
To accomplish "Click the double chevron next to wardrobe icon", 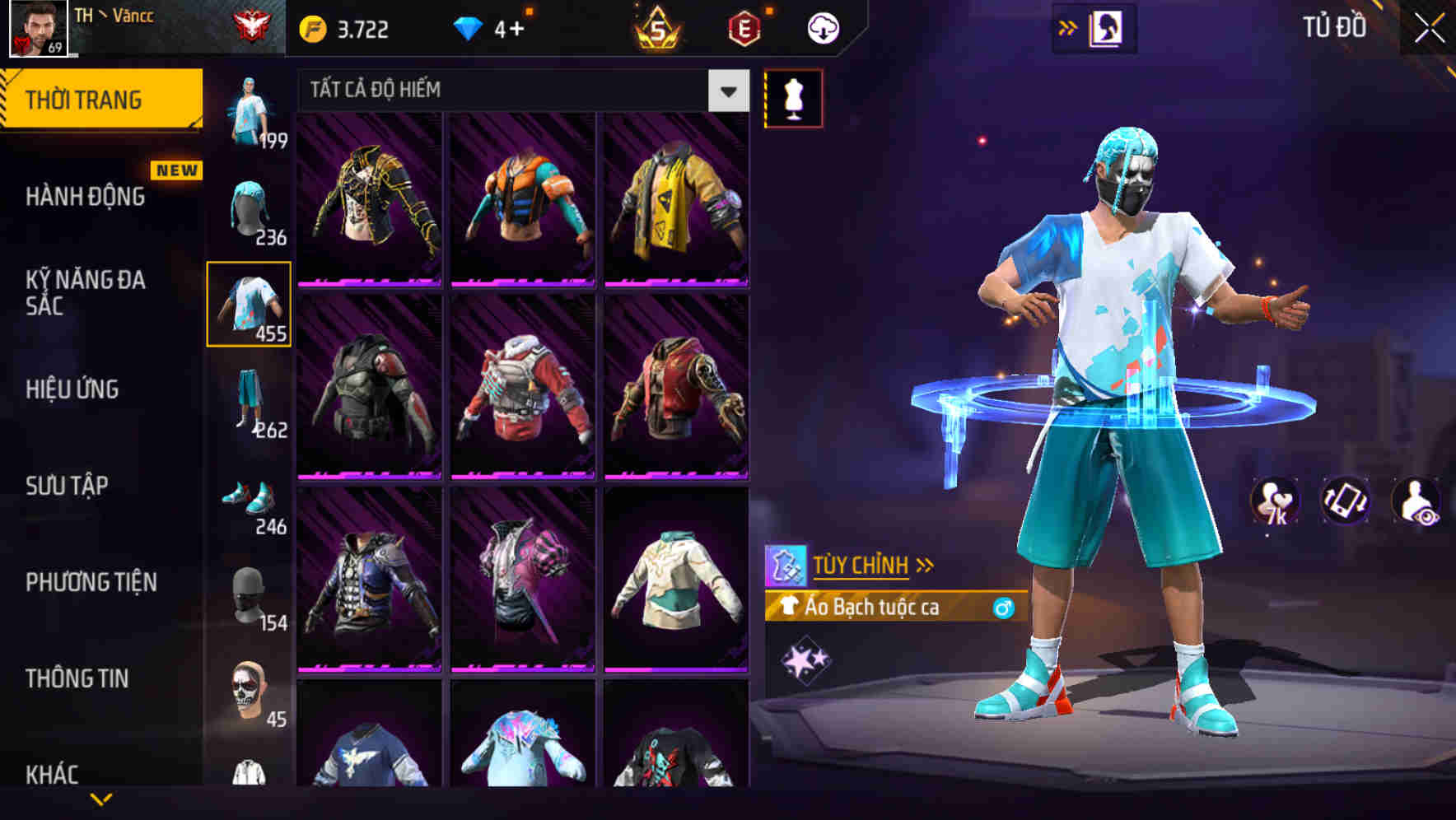I will 1068,26.
